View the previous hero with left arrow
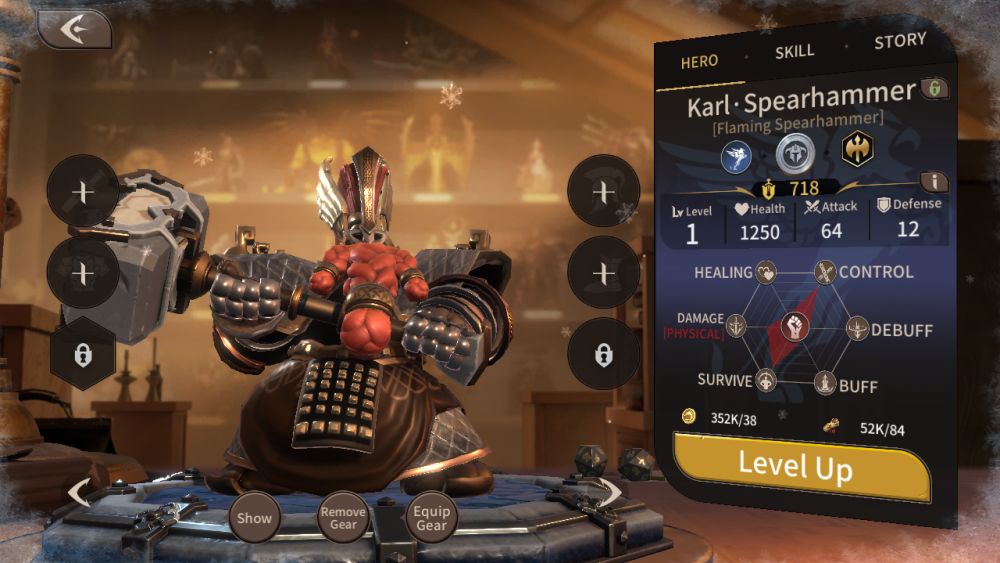 point(79,492)
